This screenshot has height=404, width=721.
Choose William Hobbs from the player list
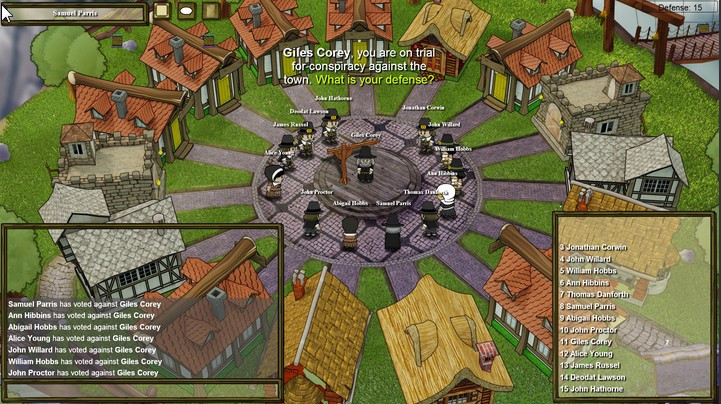(x=594, y=270)
